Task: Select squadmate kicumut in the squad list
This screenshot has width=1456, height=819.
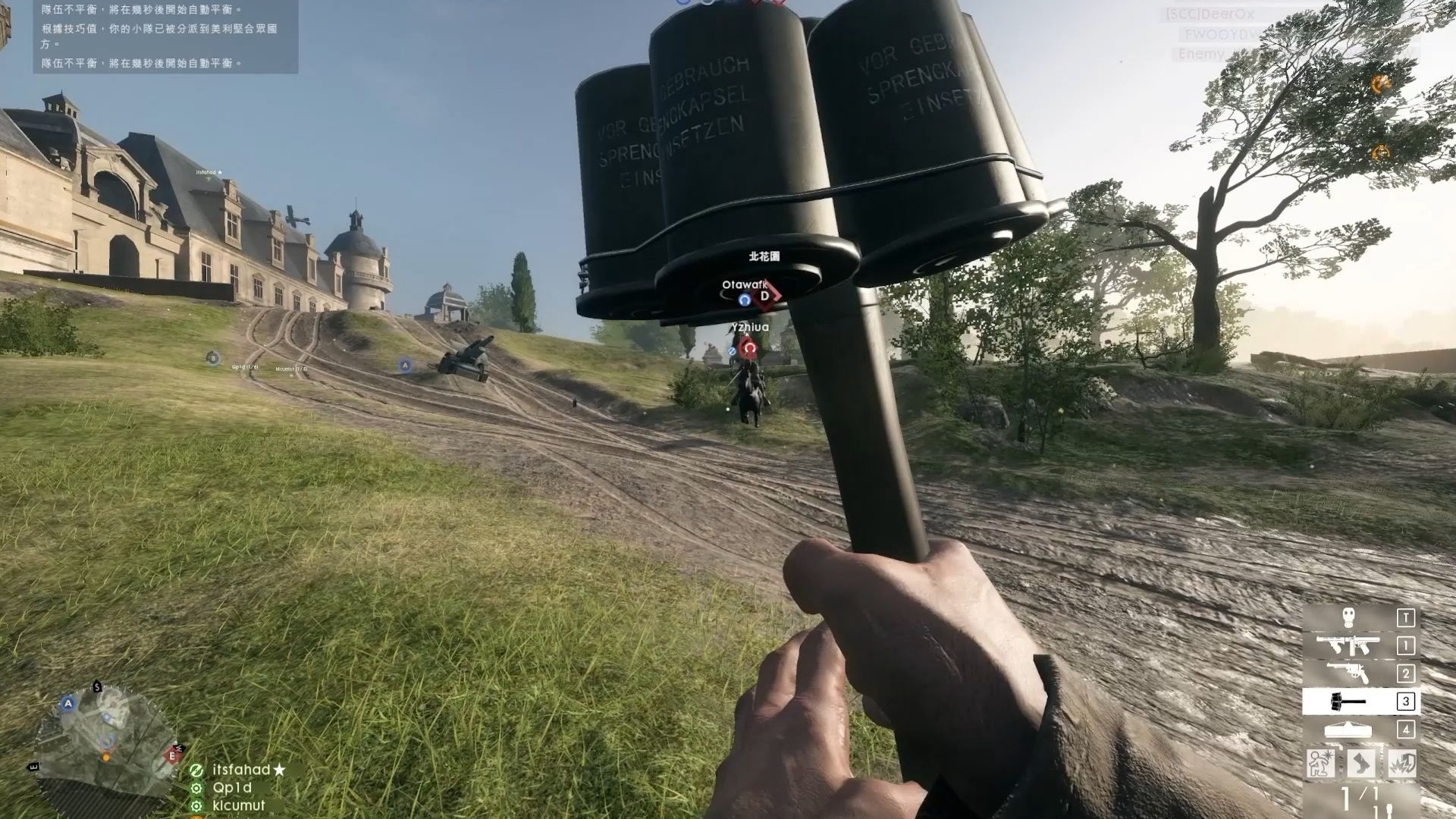Action: click(x=239, y=805)
